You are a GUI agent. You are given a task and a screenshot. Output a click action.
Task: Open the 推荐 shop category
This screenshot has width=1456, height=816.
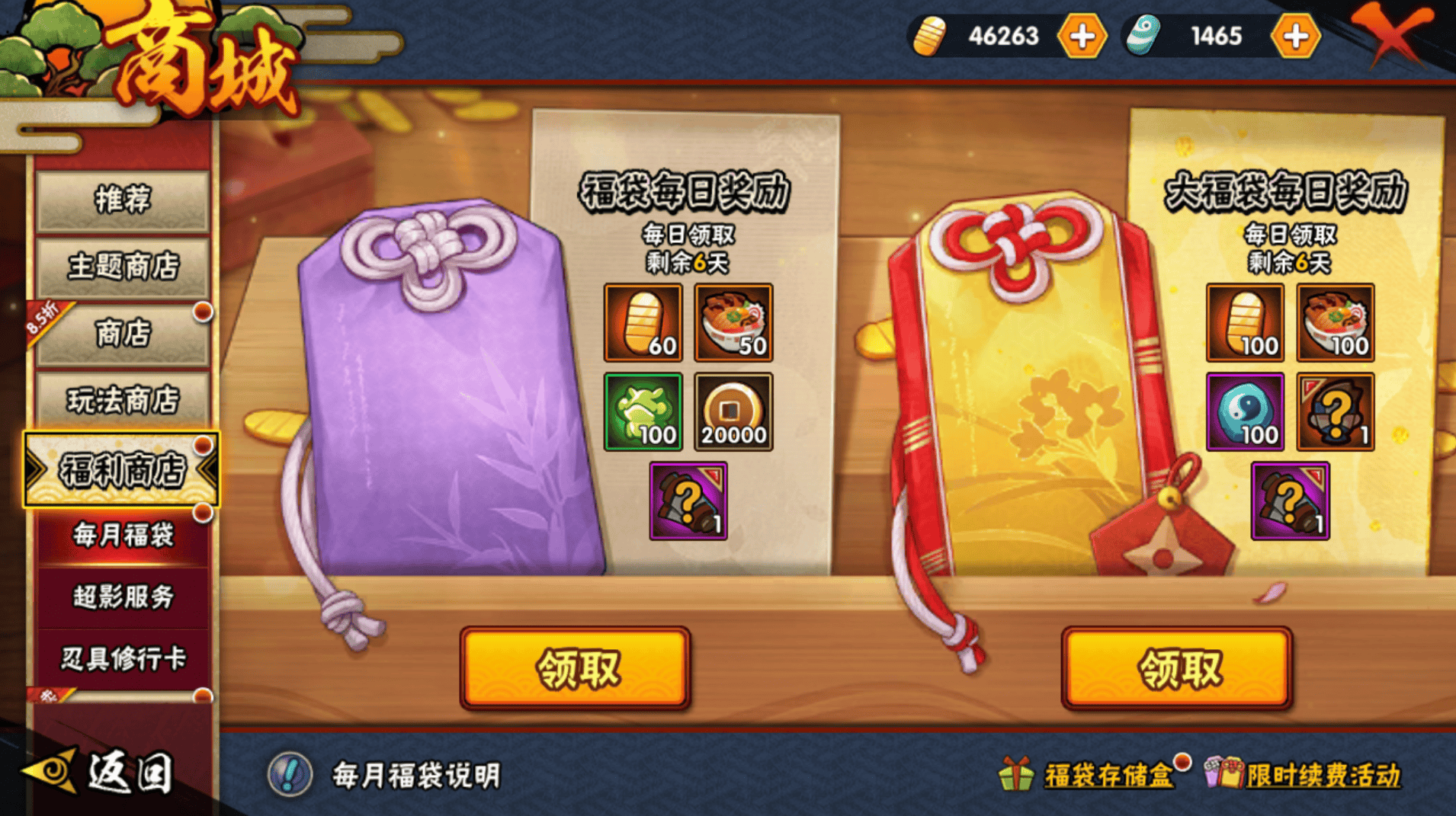[x=122, y=200]
